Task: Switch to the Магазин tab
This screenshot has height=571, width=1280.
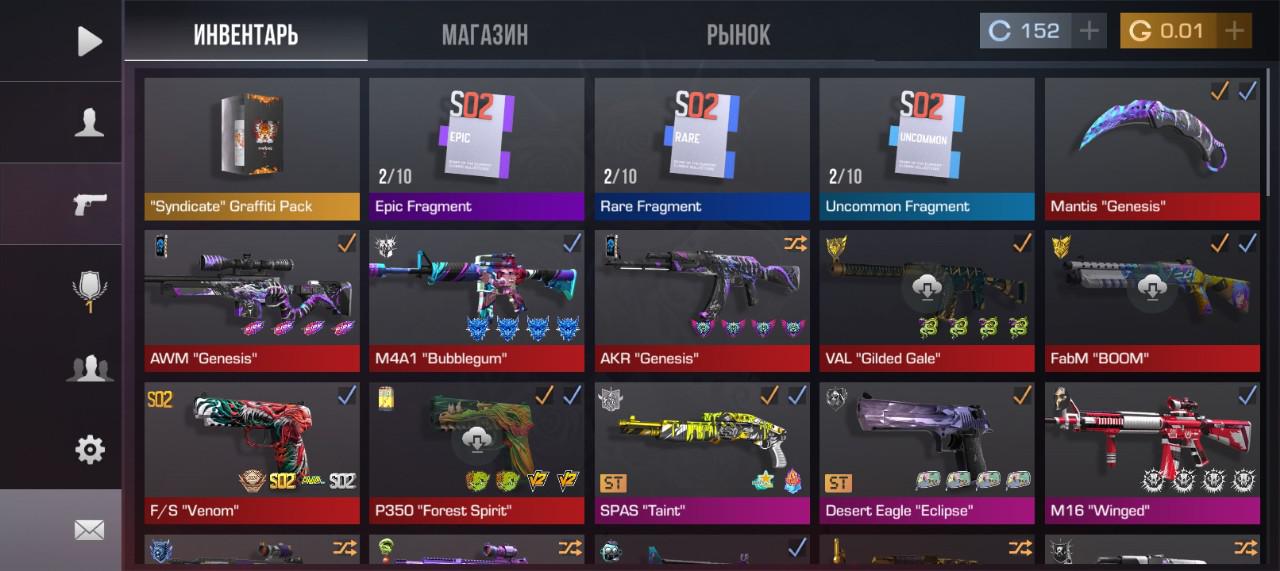Action: coord(485,35)
